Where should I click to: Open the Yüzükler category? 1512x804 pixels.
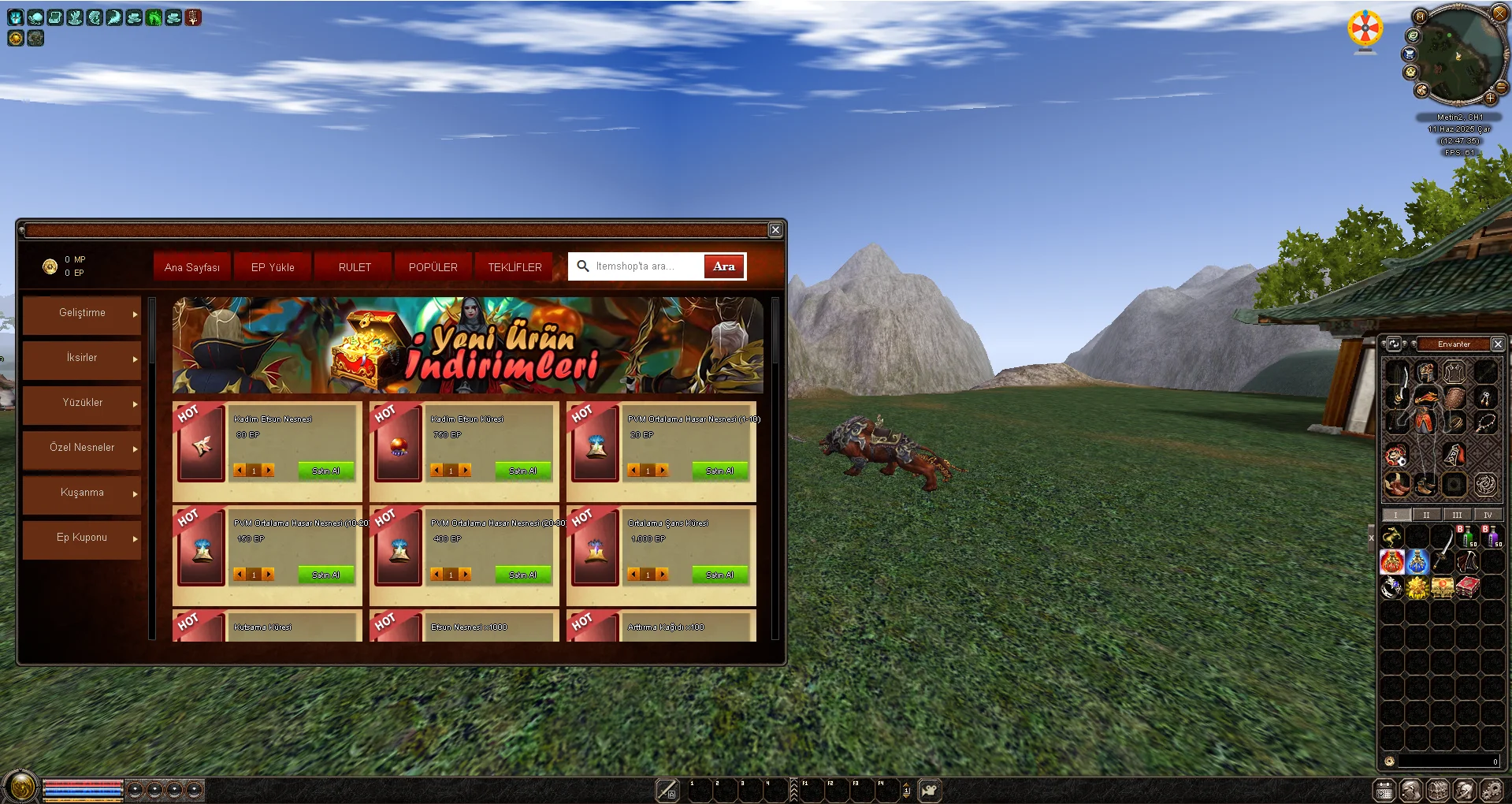click(x=82, y=403)
